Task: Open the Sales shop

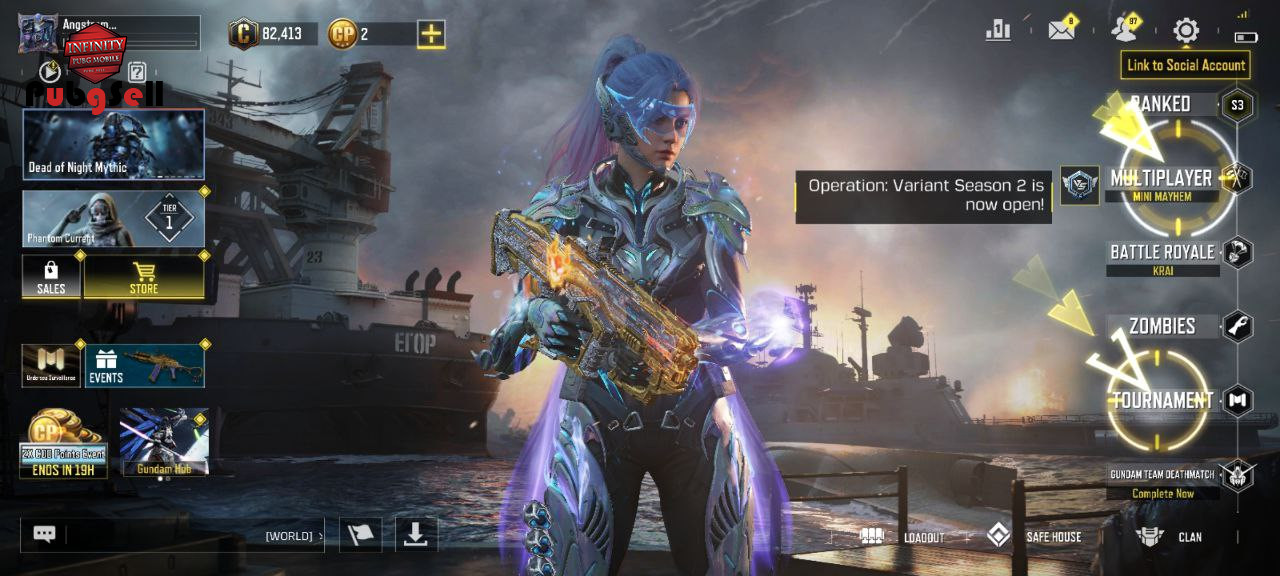Action: pos(51,276)
